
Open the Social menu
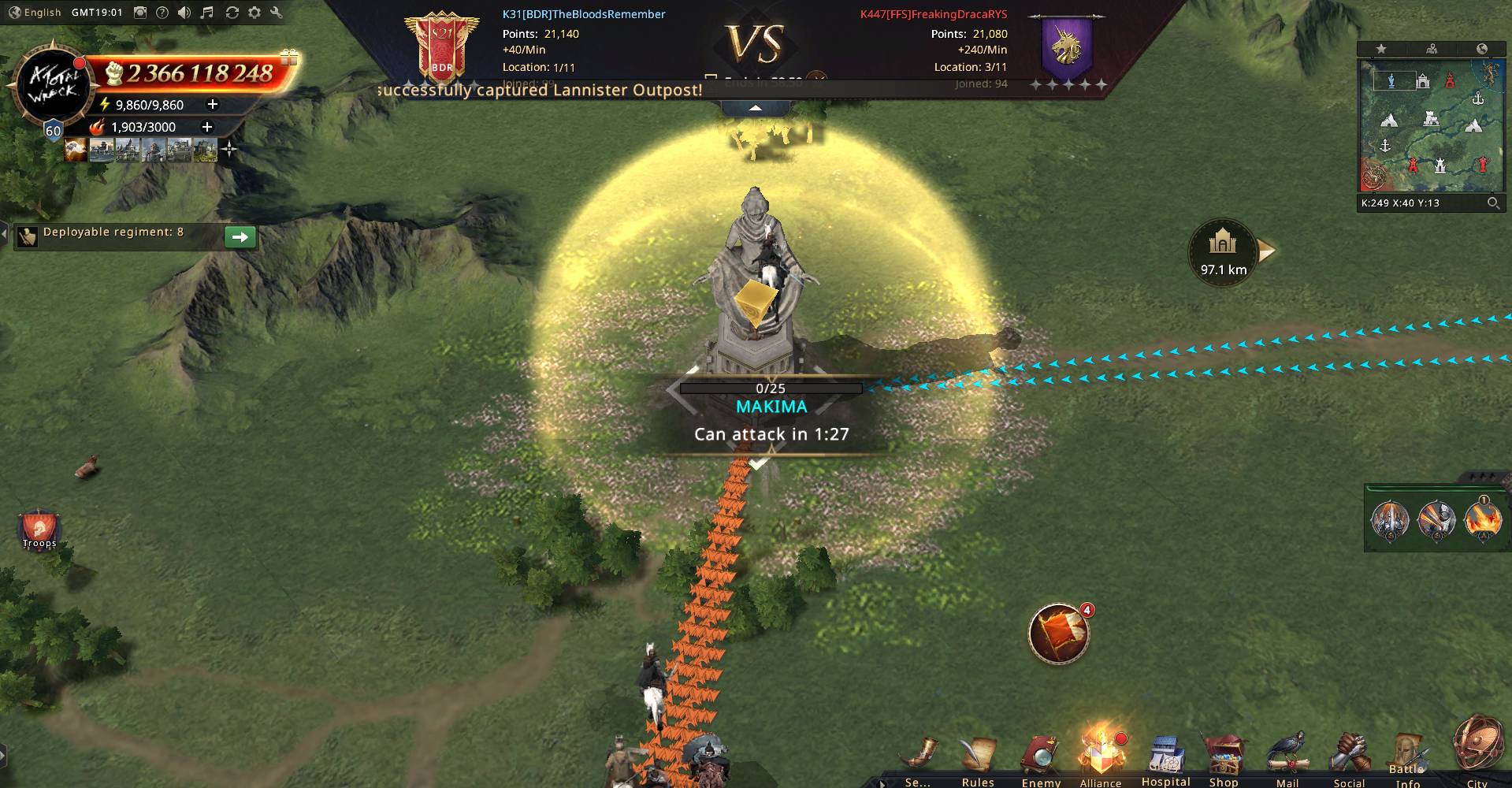[1348, 758]
